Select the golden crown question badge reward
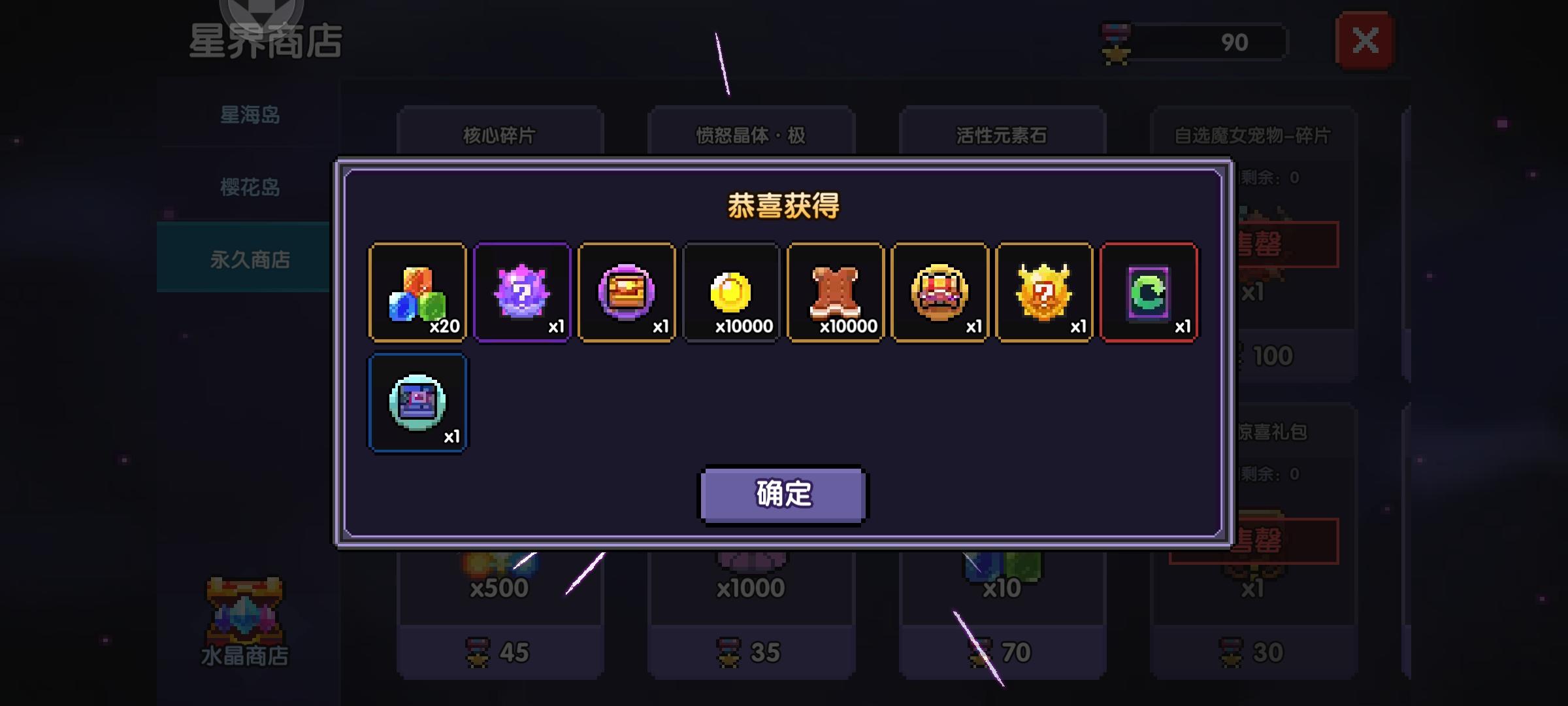The height and width of the screenshot is (706, 1568). (1045, 293)
